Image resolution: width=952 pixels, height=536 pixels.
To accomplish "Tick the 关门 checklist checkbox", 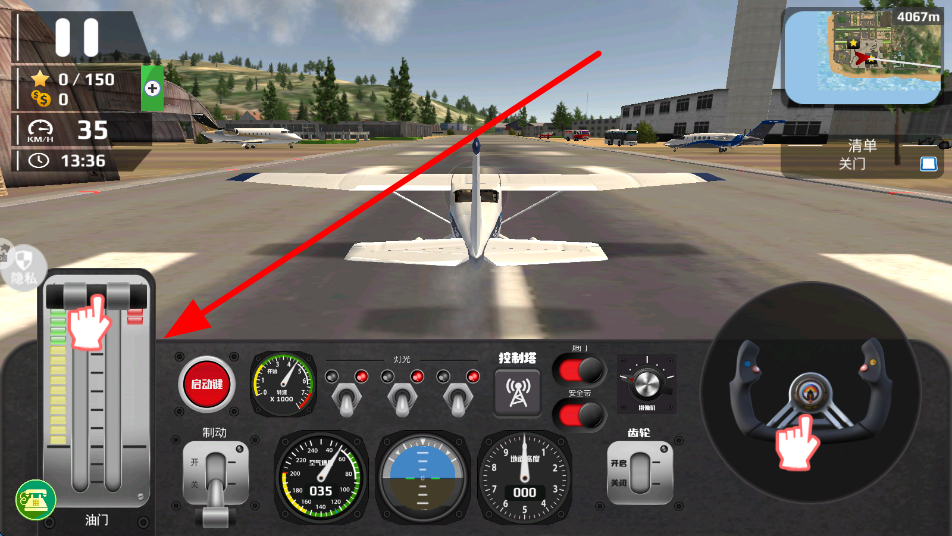I will point(928,165).
